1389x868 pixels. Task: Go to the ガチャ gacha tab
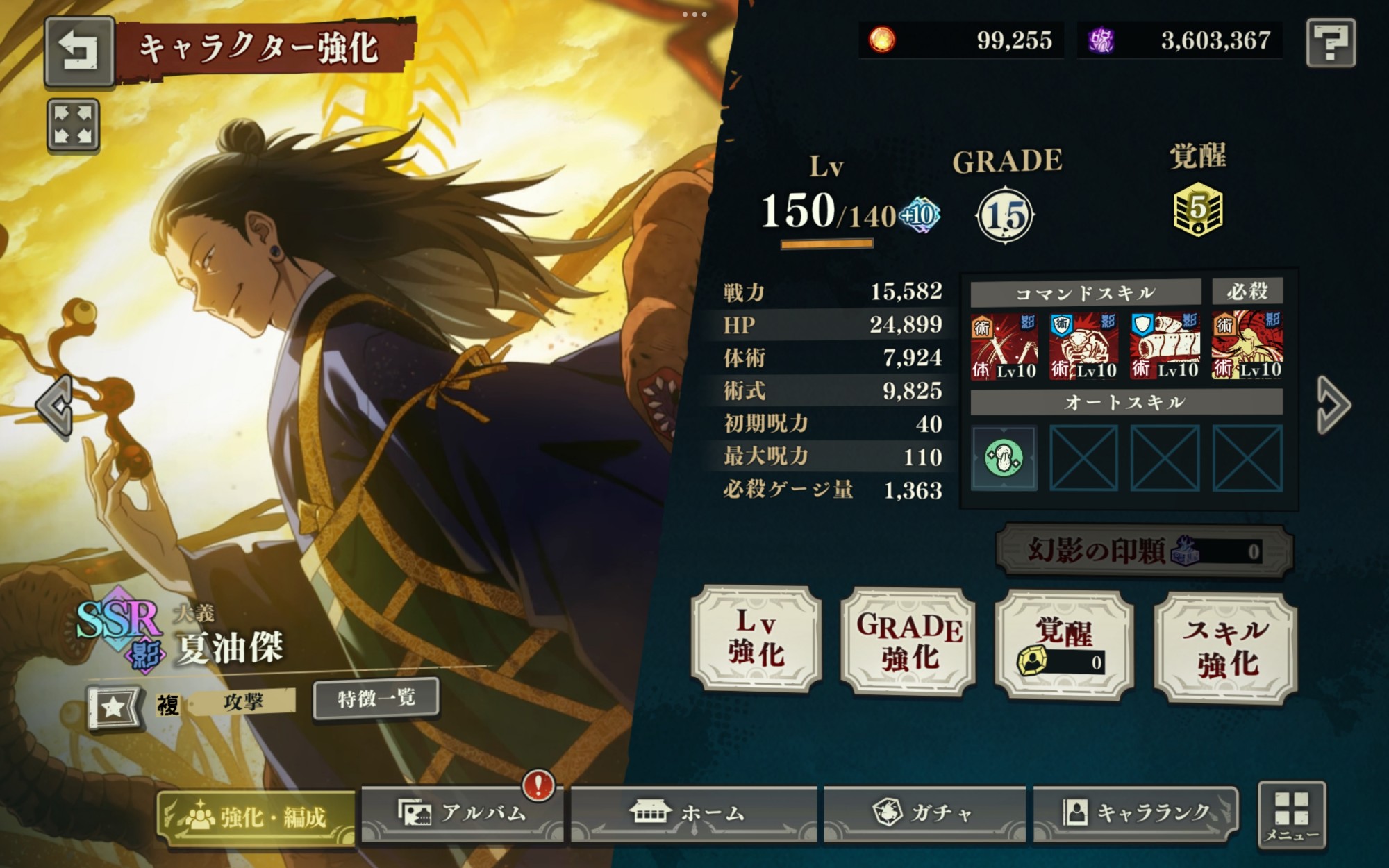tap(924, 813)
